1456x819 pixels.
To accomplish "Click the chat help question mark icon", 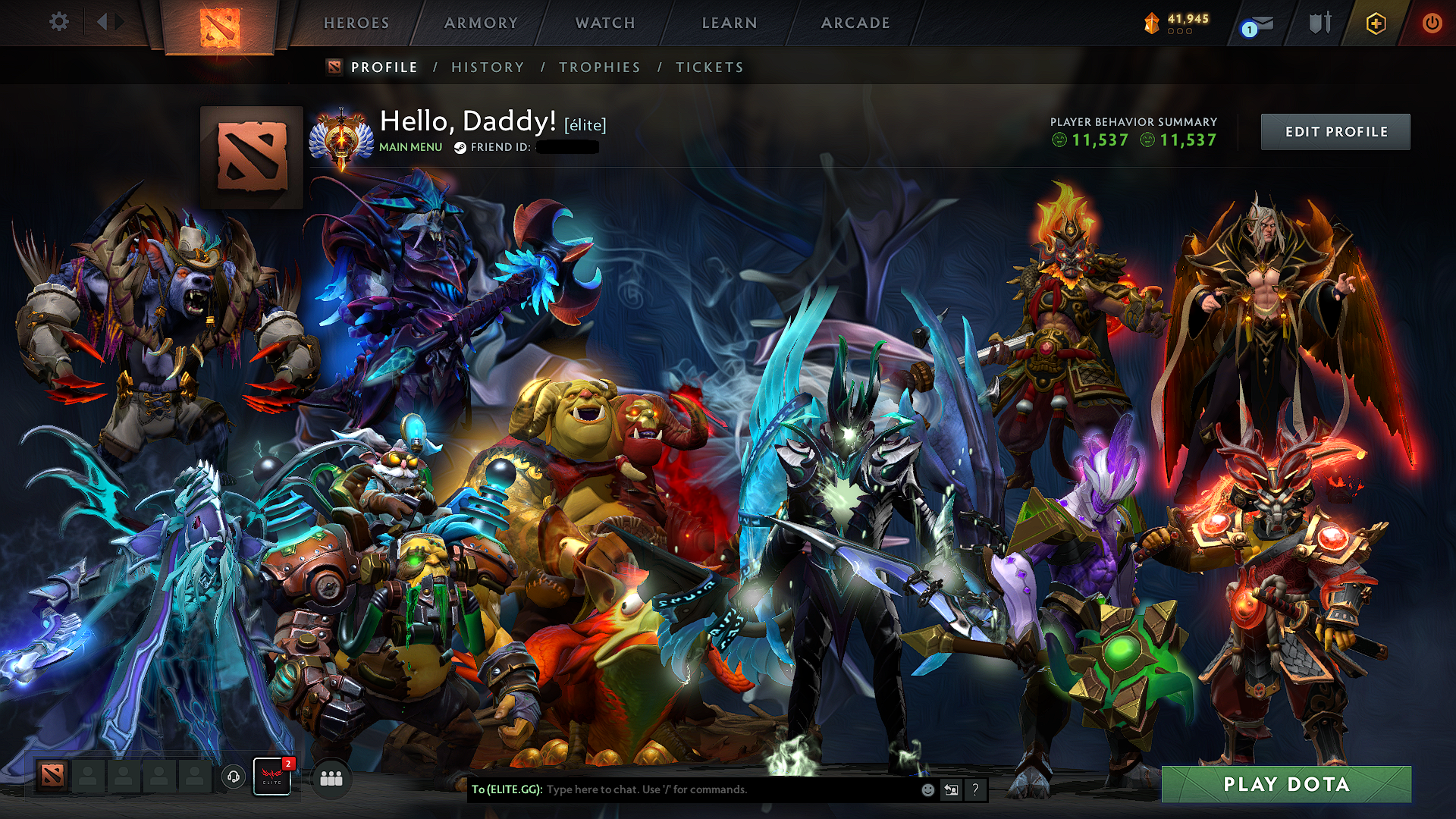I will click(x=976, y=790).
